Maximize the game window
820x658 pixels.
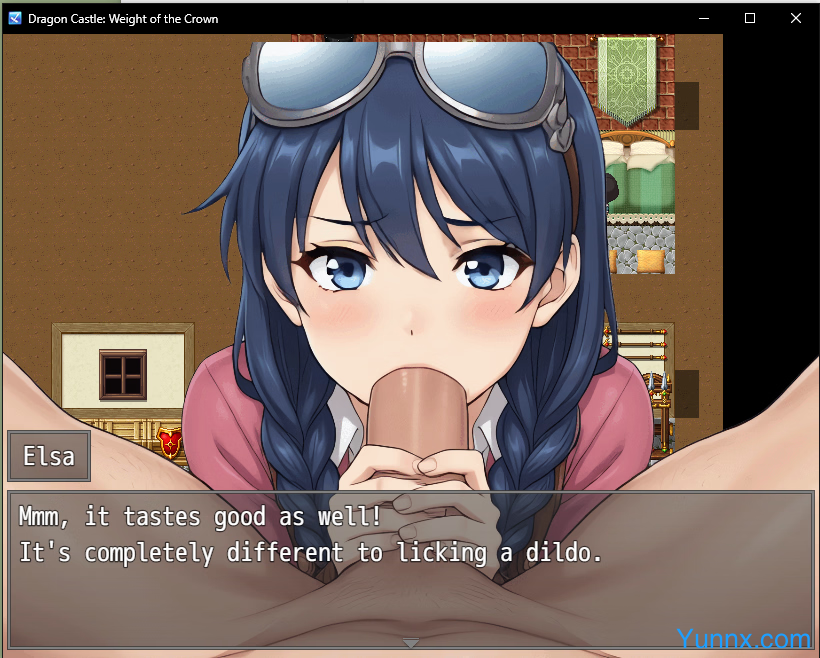click(x=750, y=18)
